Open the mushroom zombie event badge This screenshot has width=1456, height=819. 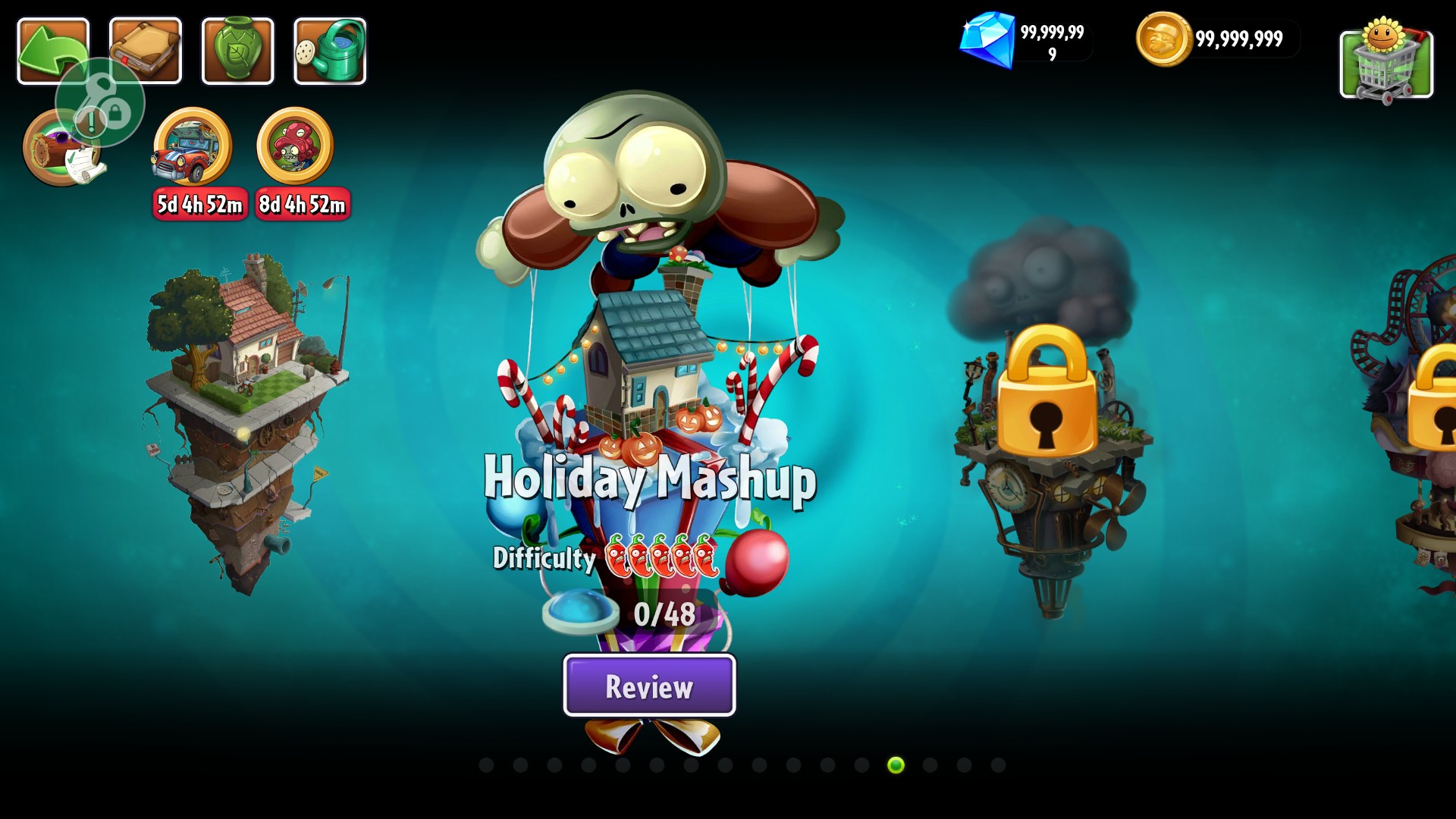(295, 147)
